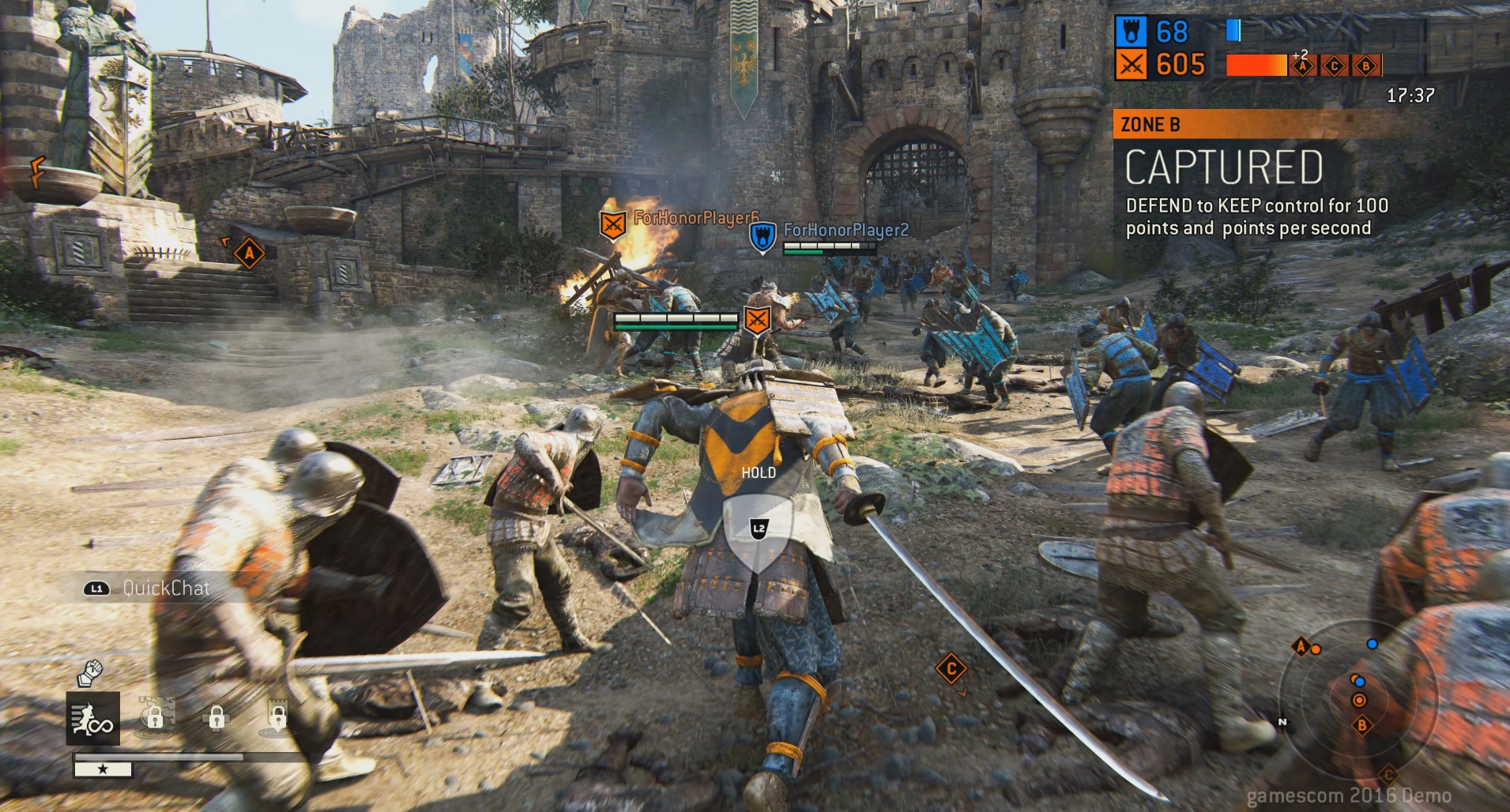Click zone C icon in the score bar
The height and width of the screenshot is (812, 1510).
click(1334, 66)
